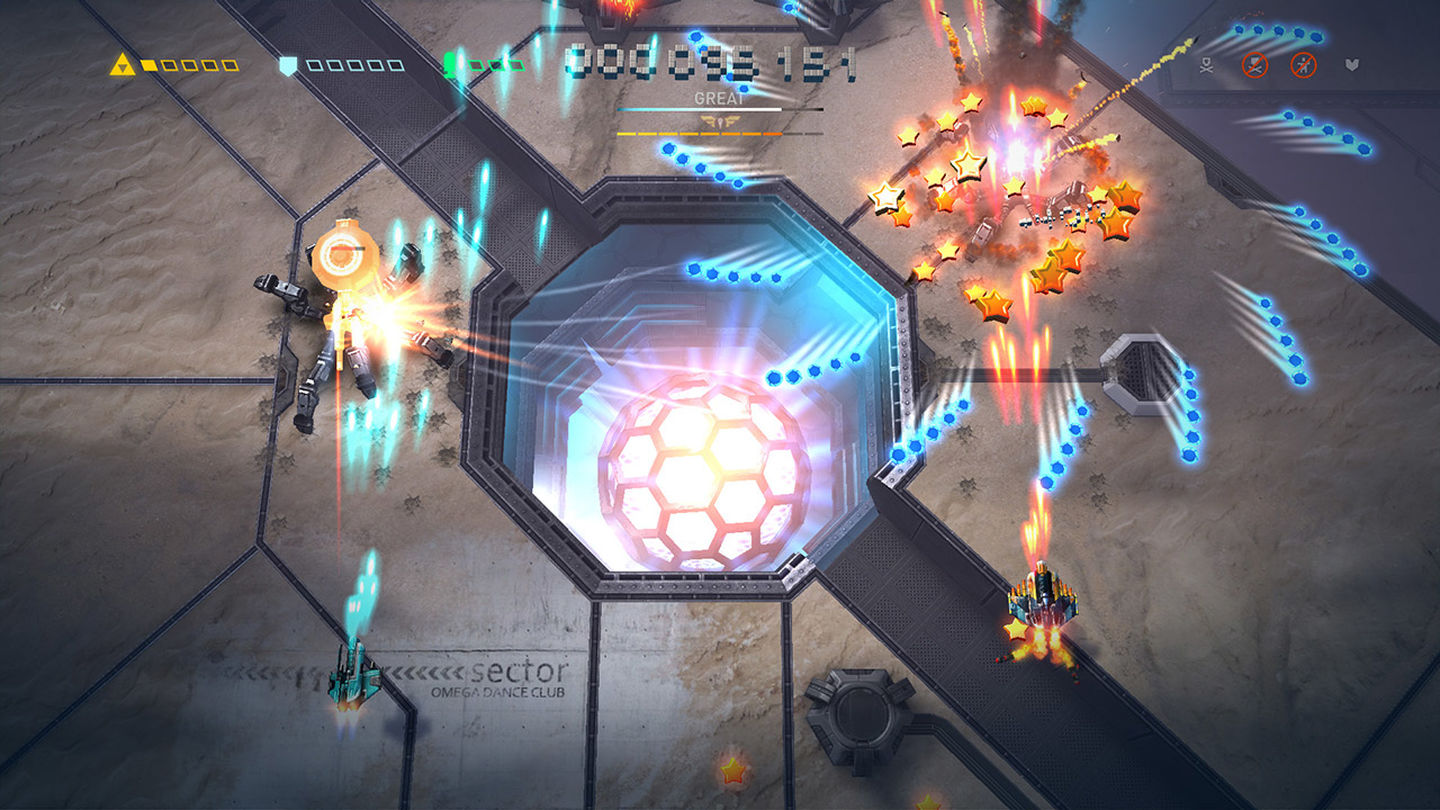Image resolution: width=1440 pixels, height=810 pixels.
Task: Expand the final green laser slot outline
Action: (516, 65)
